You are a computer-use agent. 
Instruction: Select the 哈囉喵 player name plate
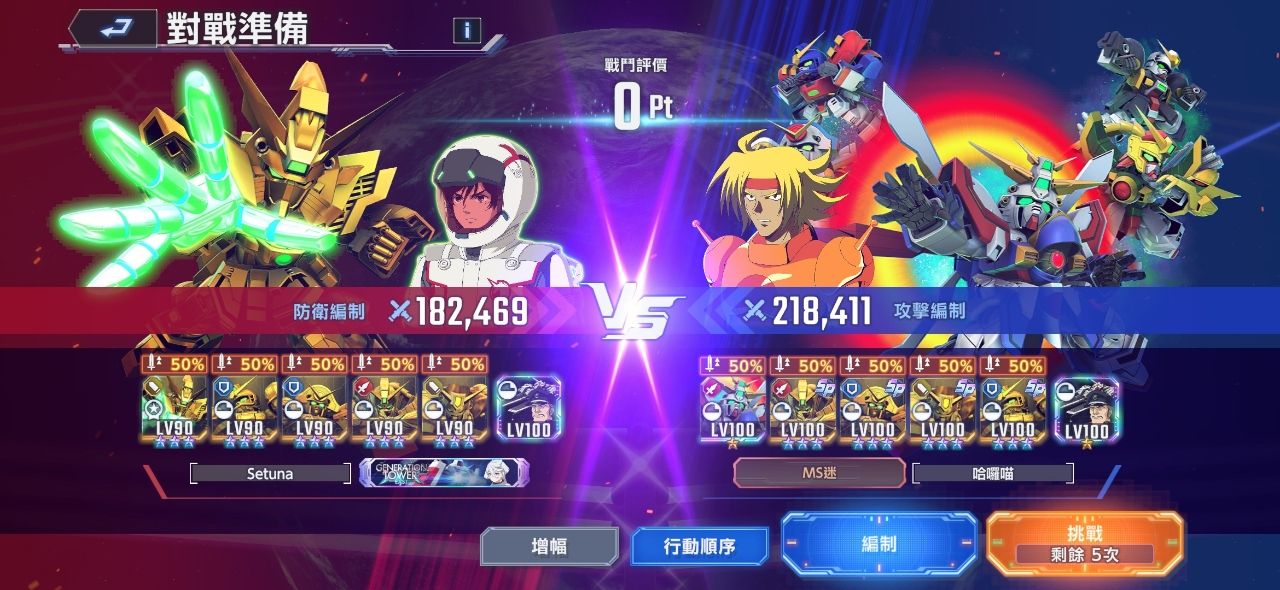(992, 474)
